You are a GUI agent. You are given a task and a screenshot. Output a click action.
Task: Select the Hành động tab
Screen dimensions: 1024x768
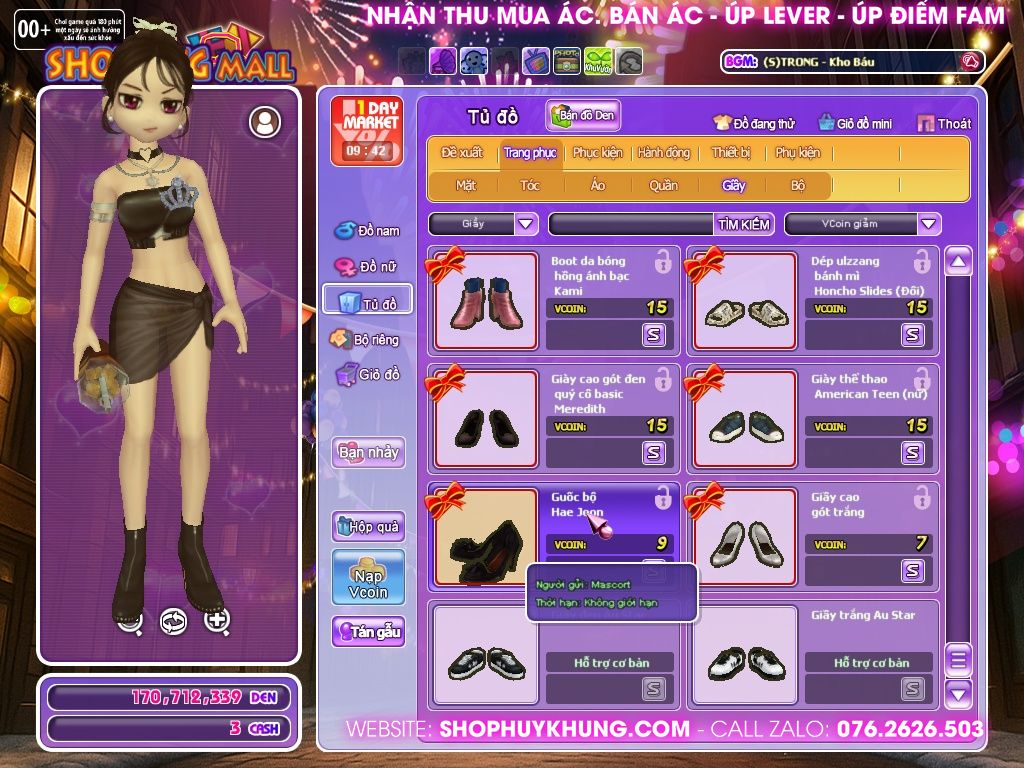click(x=663, y=153)
